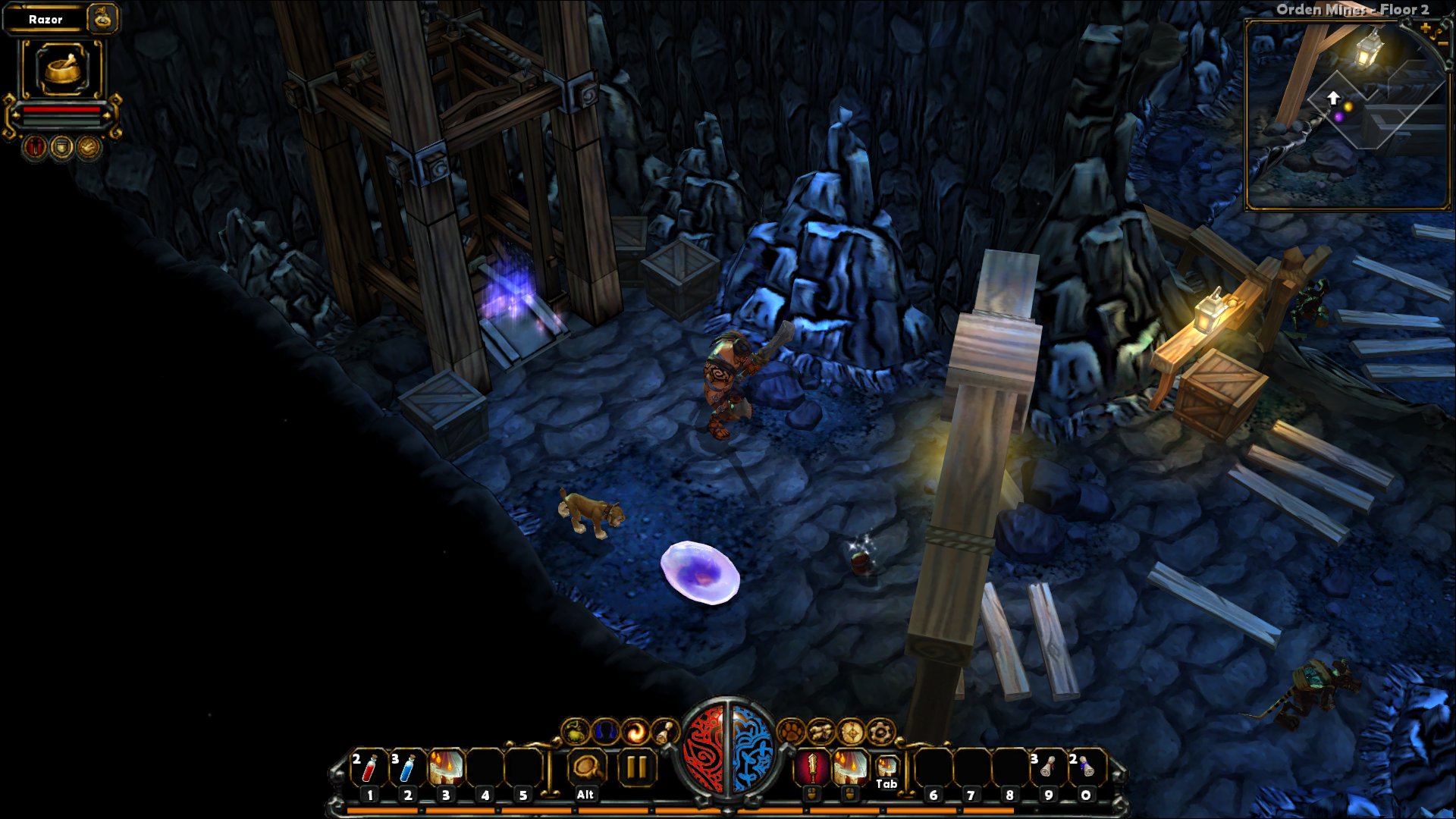Drink the blue mana potion in slot 2
The image size is (1456, 819).
pos(407,767)
